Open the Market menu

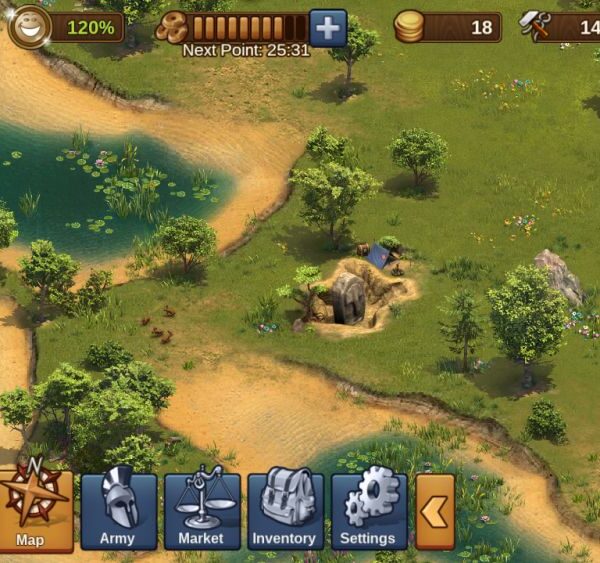click(x=202, y=511)
